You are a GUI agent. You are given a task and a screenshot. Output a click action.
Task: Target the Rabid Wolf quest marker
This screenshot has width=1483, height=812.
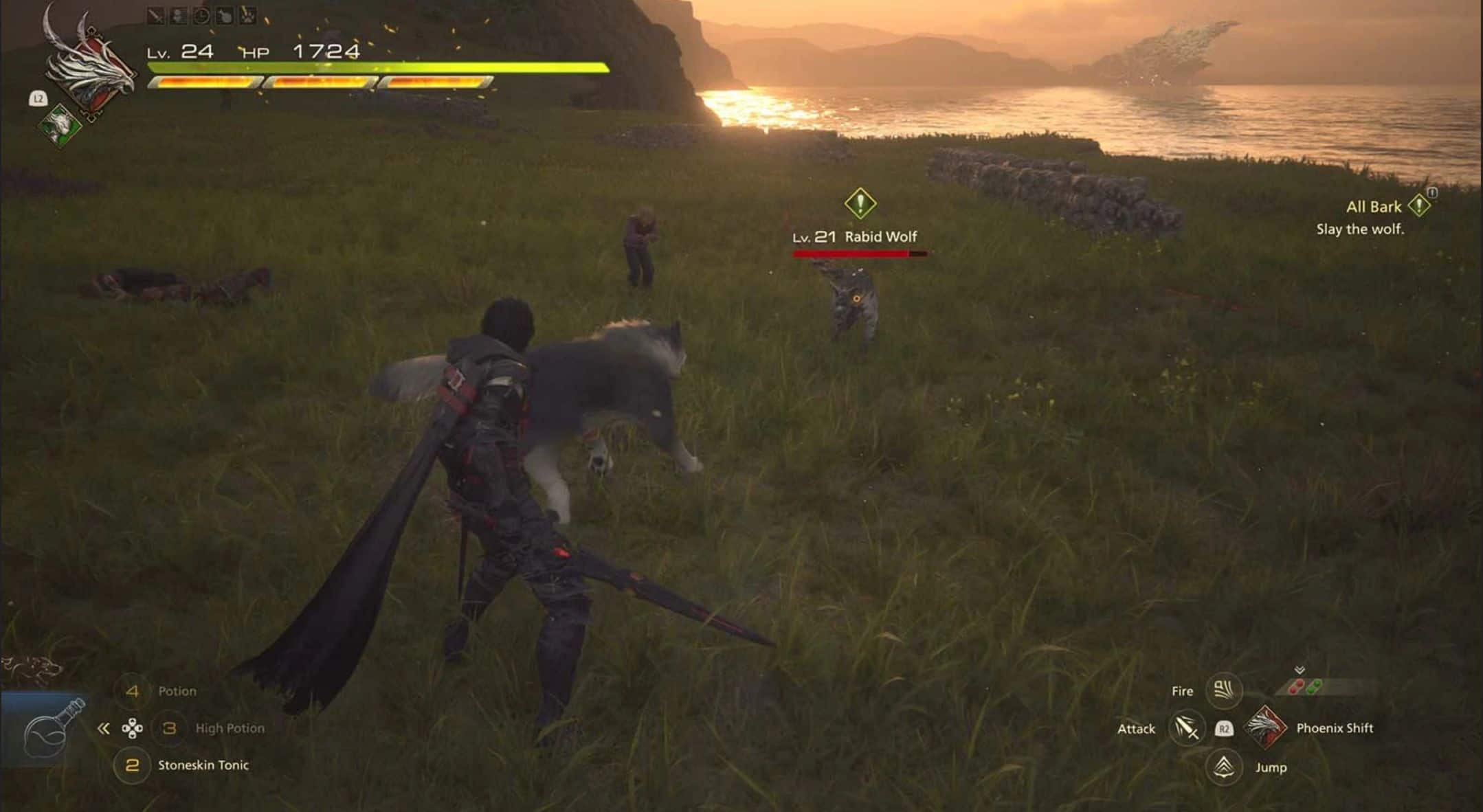(860, 203)
